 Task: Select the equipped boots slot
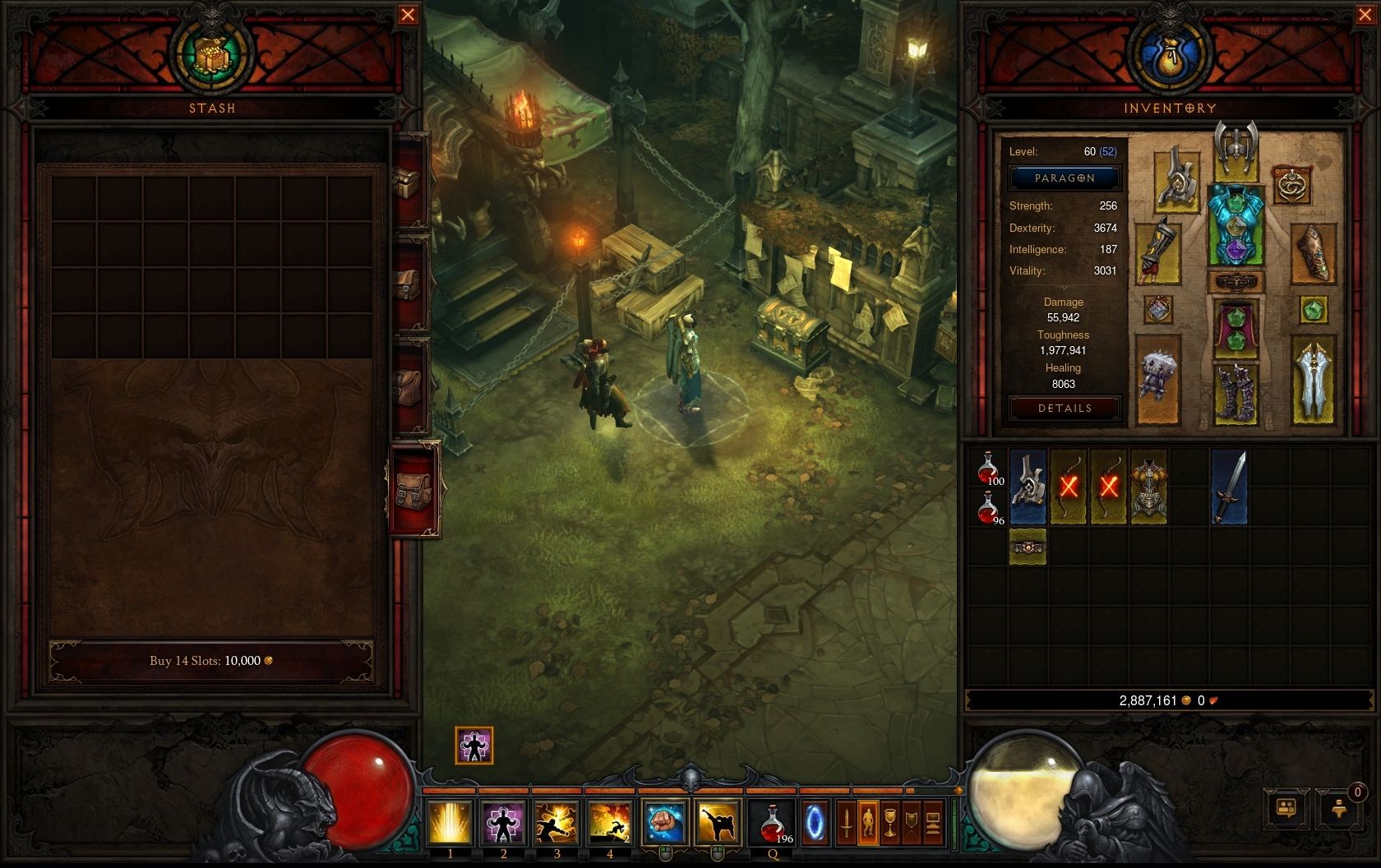pos(1236,395)
